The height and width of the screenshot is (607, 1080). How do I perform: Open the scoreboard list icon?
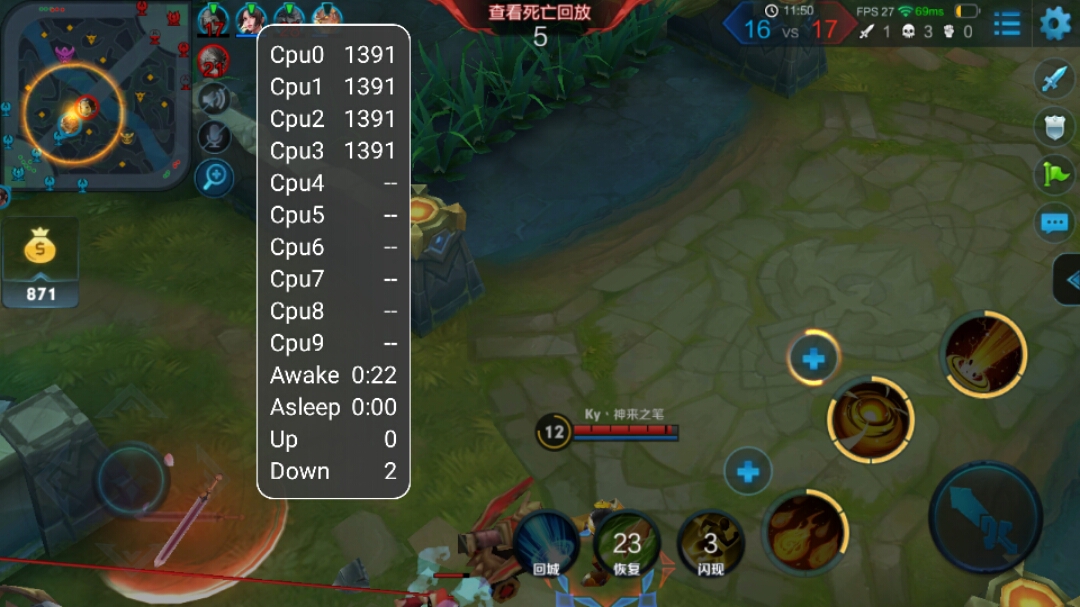coord(1007,23)
